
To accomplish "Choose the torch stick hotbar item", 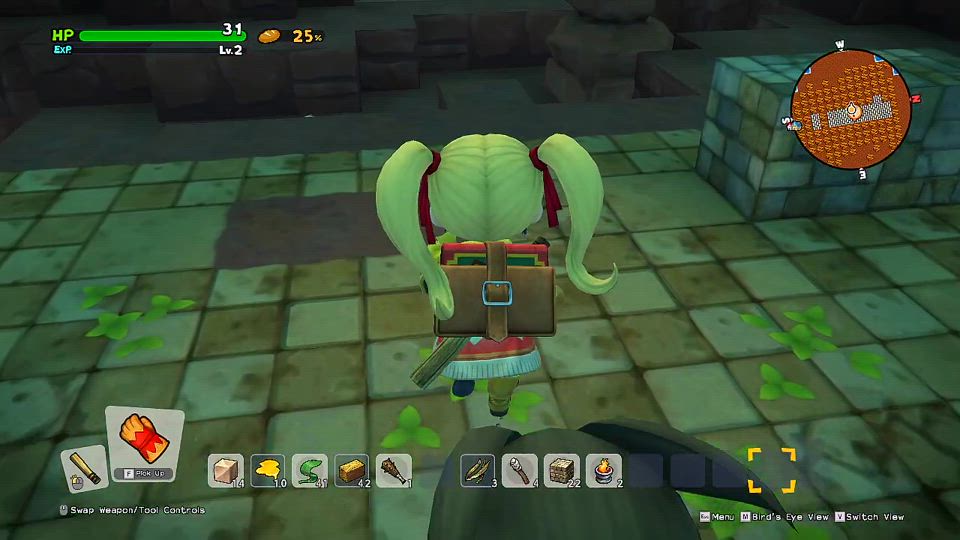I will [520, 470].
